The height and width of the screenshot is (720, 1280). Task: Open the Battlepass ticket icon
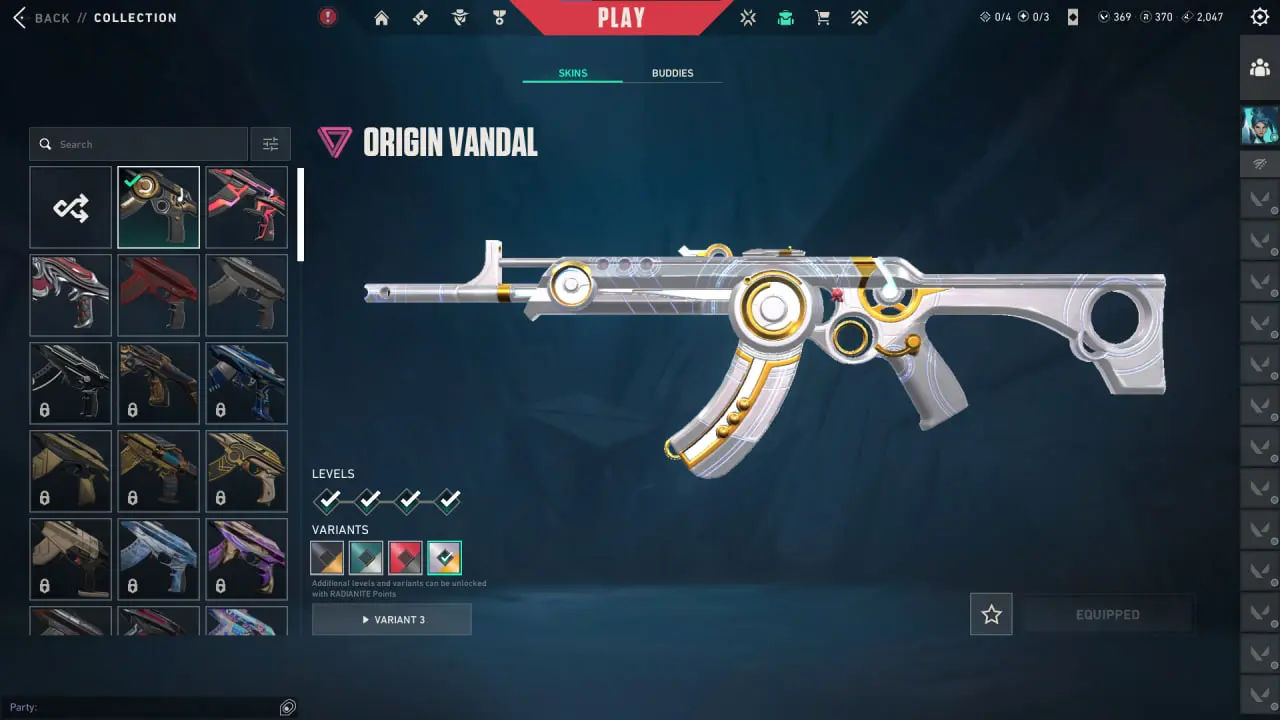(420, 17)
